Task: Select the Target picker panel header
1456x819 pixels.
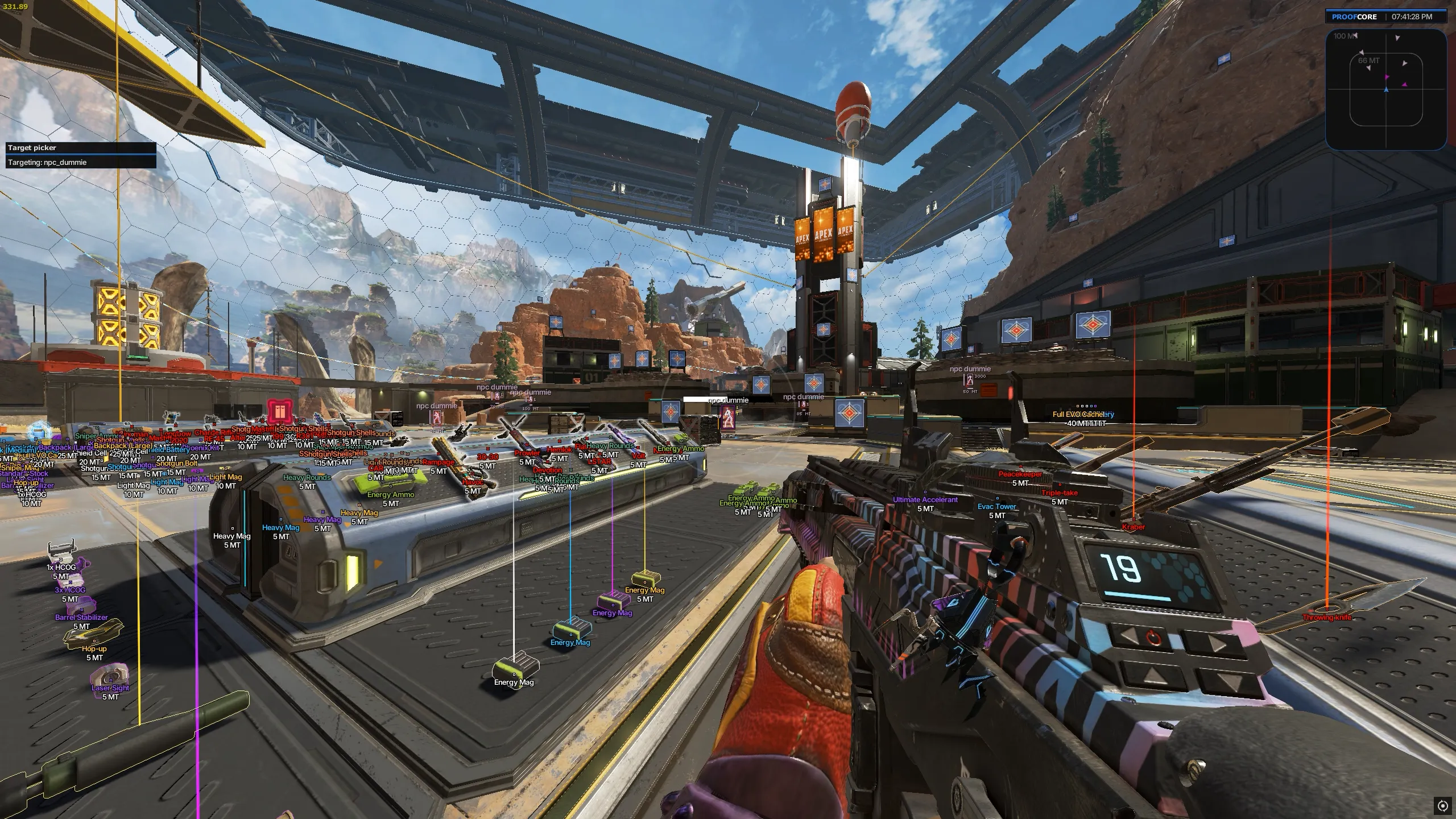Action: coord(80,148)
